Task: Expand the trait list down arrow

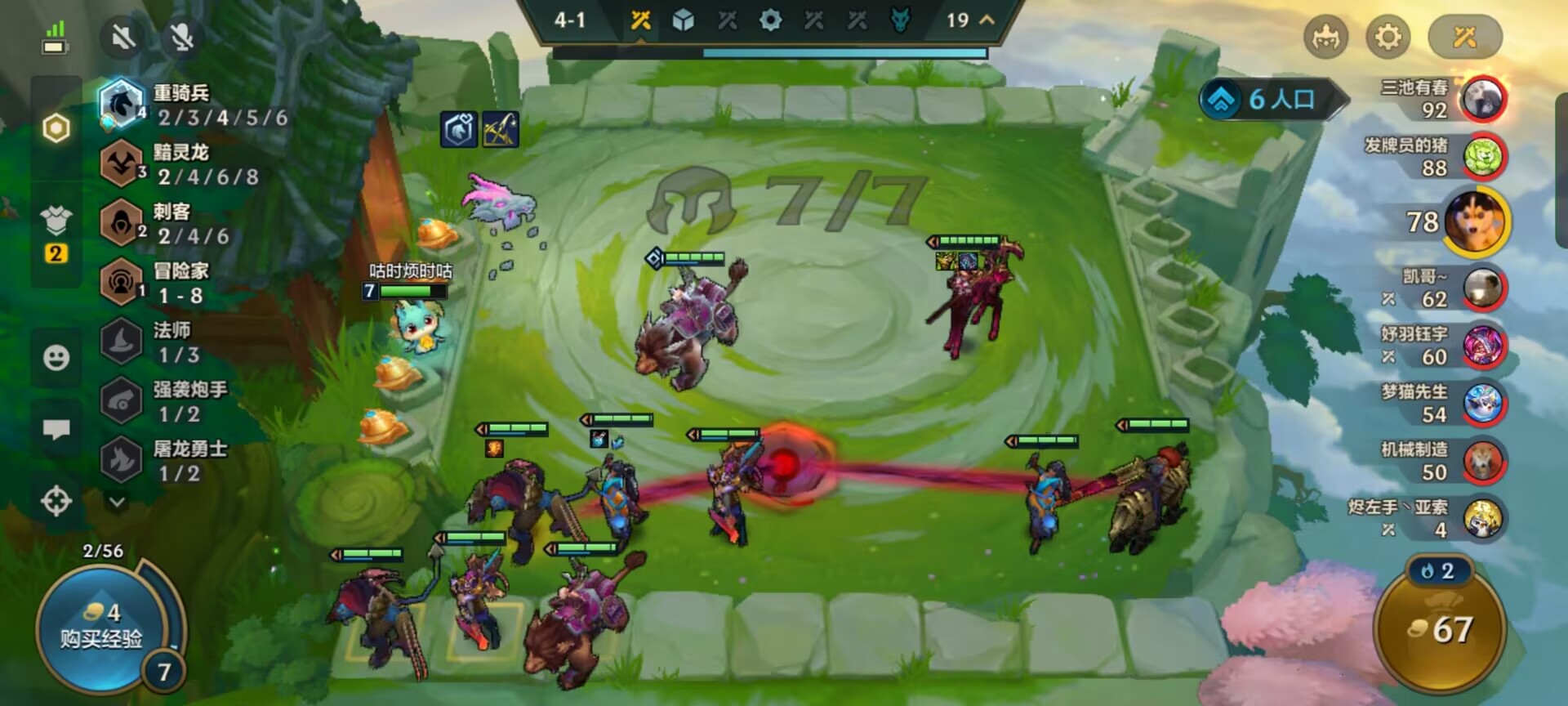Action: point(117,501)
